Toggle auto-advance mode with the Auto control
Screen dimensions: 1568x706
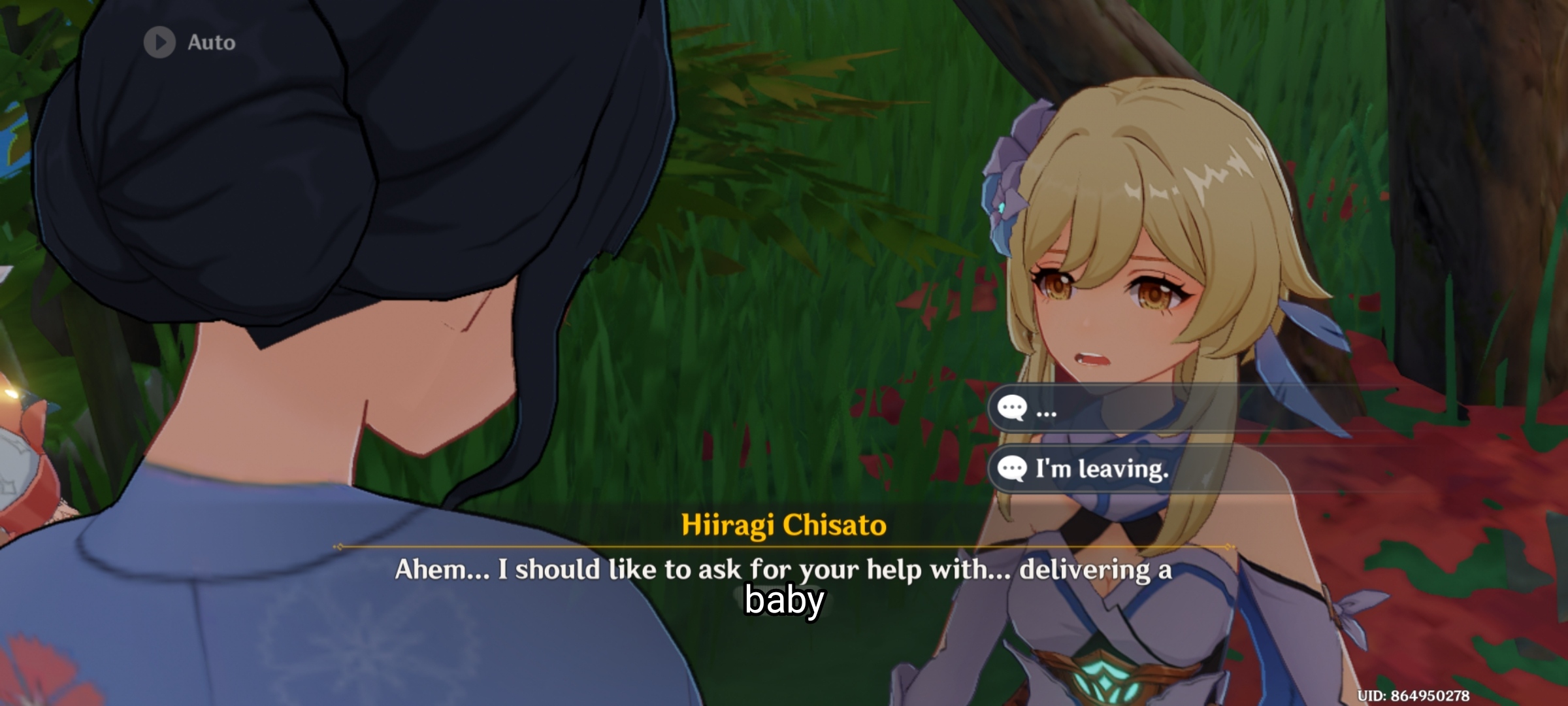point(183,43)
